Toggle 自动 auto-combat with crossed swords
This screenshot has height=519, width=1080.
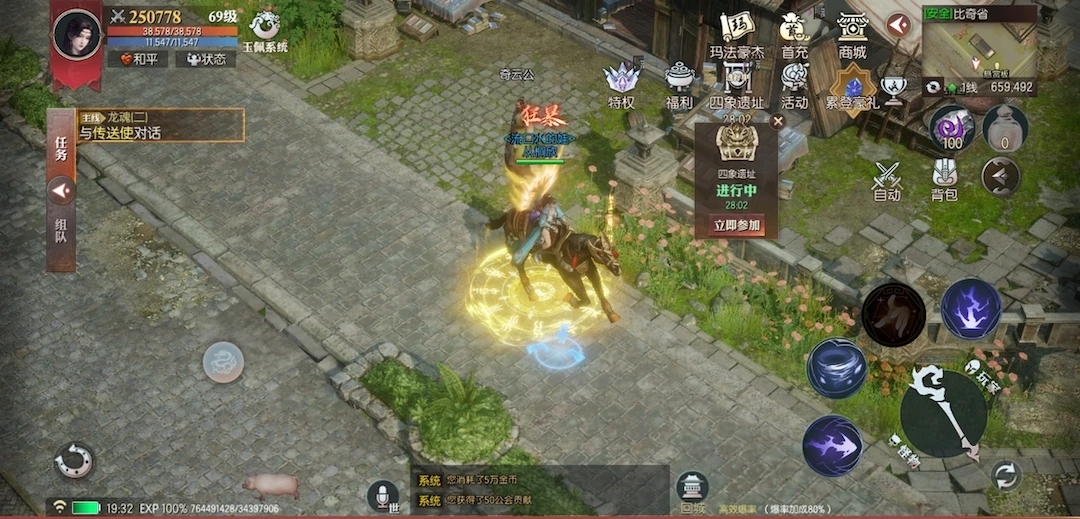887,181
